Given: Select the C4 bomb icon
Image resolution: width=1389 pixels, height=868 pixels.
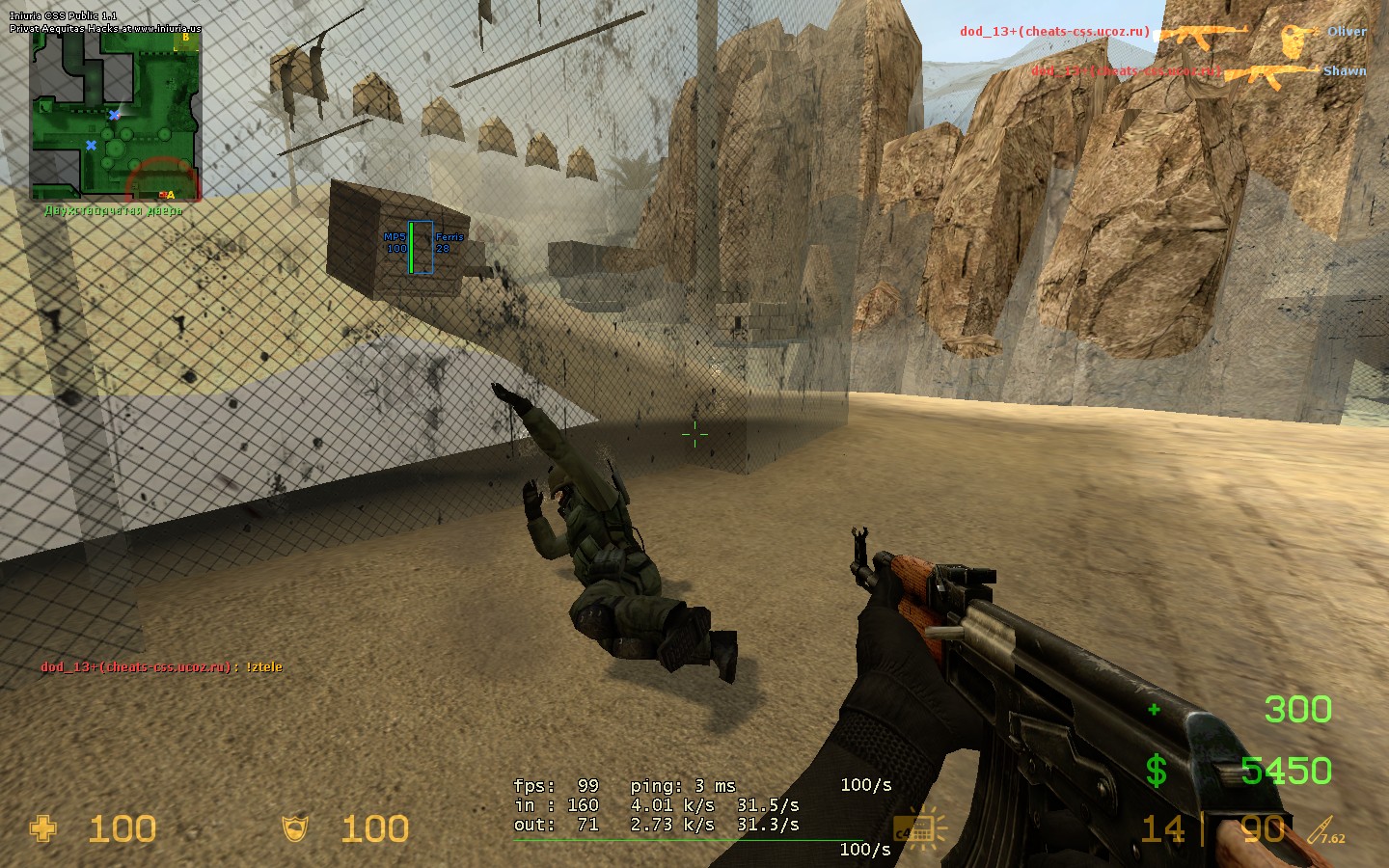Looking at the screenshot, I should coord(918,828).
